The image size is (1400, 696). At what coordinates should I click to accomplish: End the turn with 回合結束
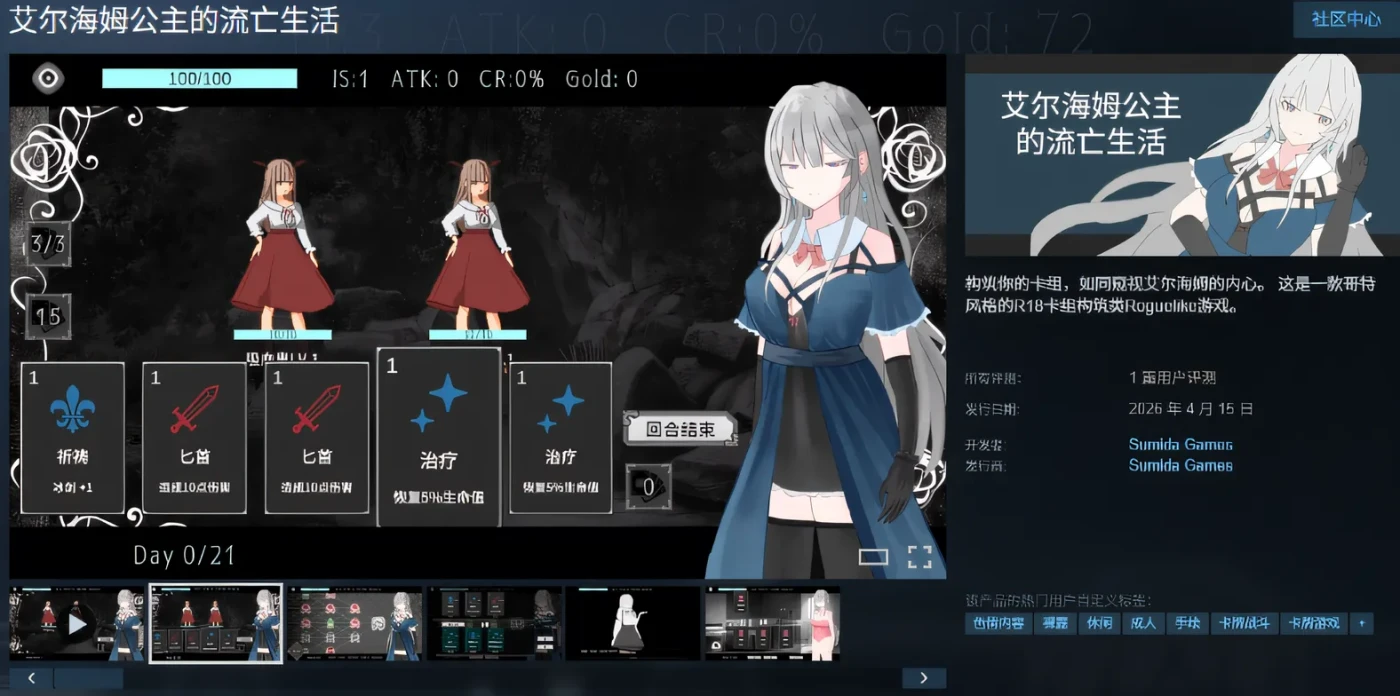(680, 430)
